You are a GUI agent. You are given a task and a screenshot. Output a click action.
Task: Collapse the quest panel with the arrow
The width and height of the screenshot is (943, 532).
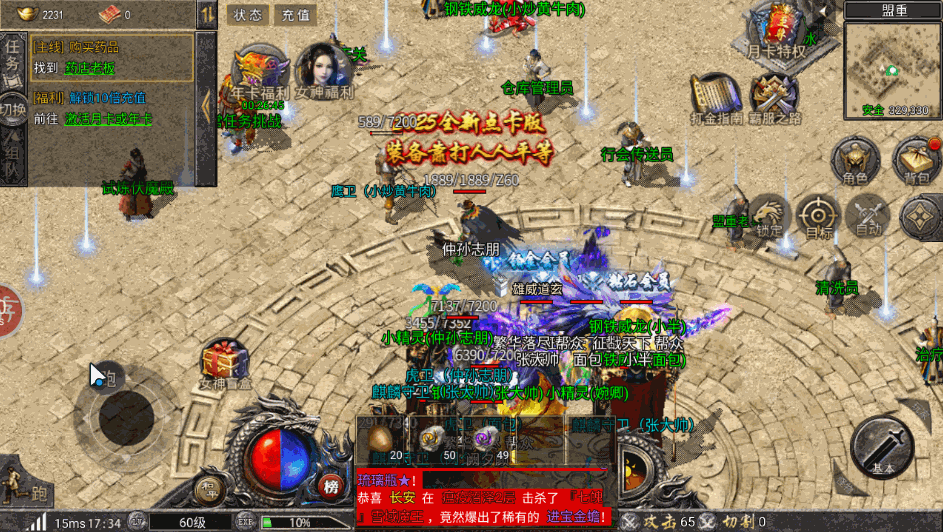207,102
